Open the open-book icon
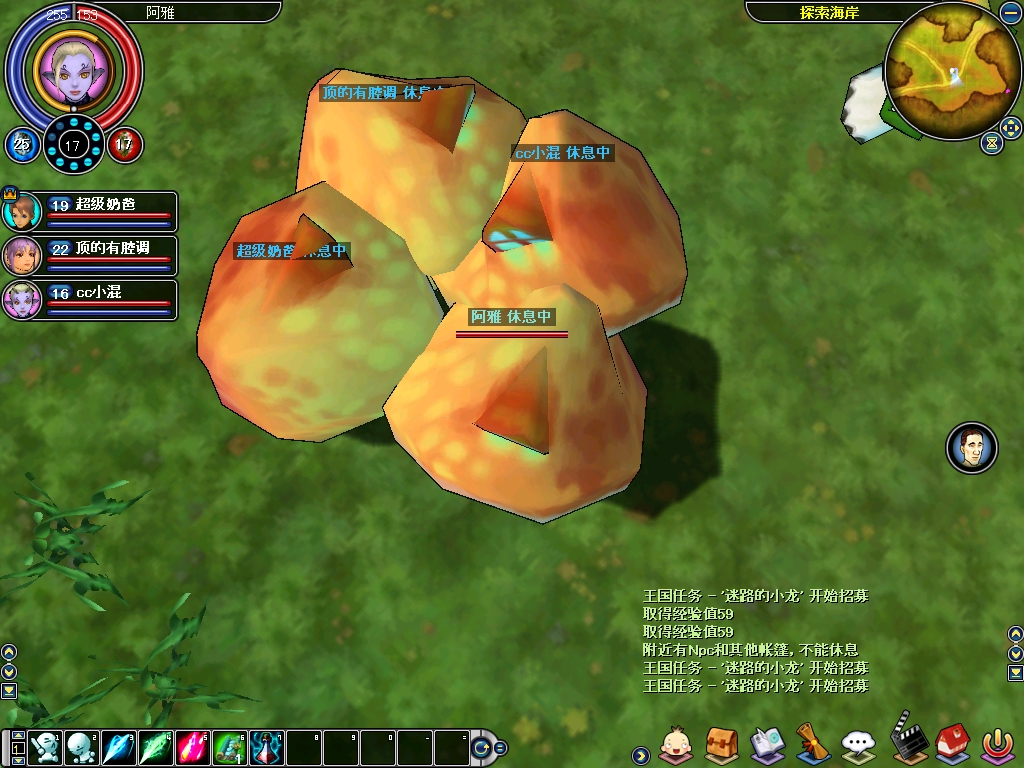This screenshot has height=768, width=1024. [x=768, y=744]
